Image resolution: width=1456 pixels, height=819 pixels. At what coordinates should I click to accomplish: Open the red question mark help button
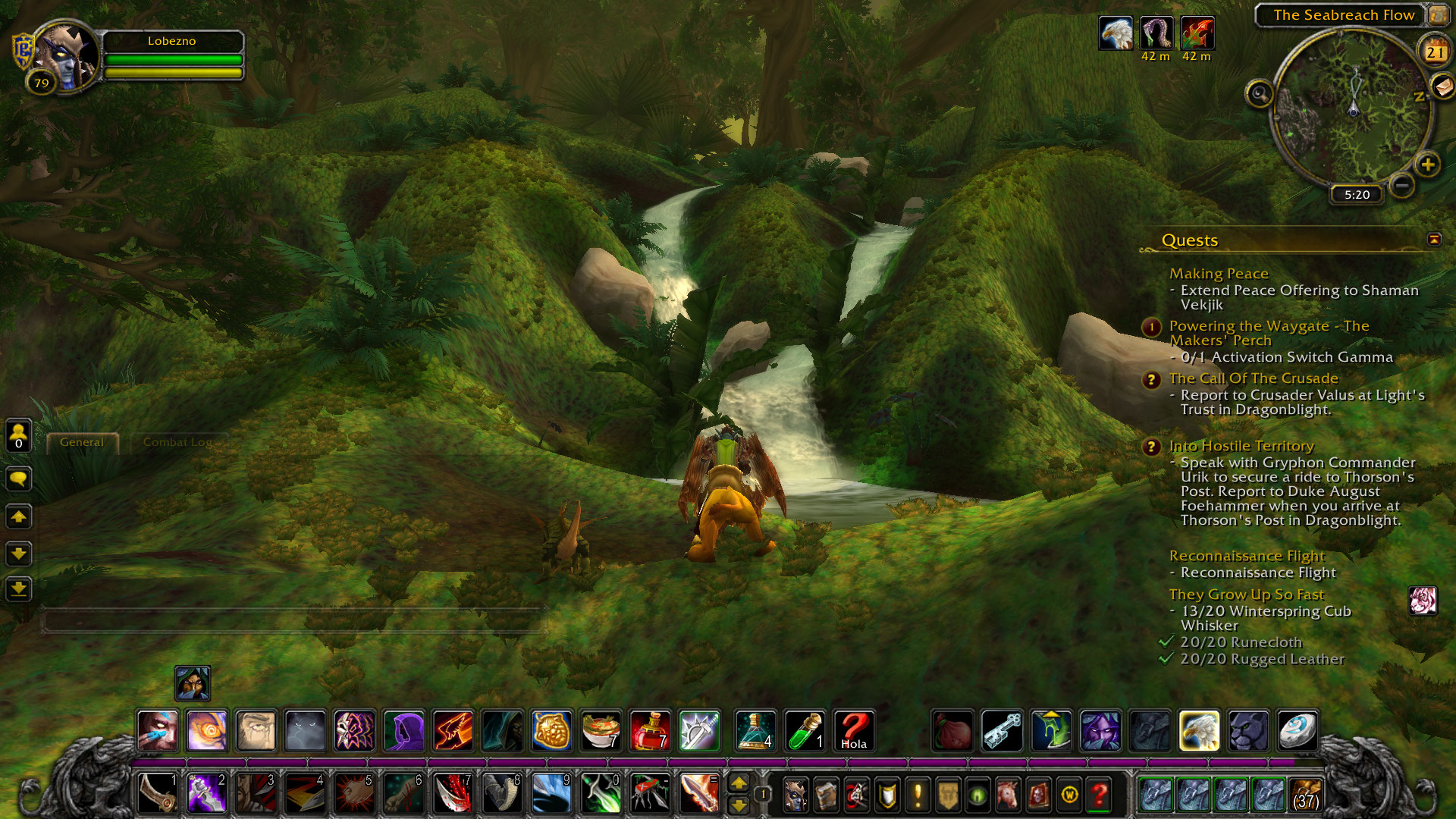click(x=1099, y=794)
